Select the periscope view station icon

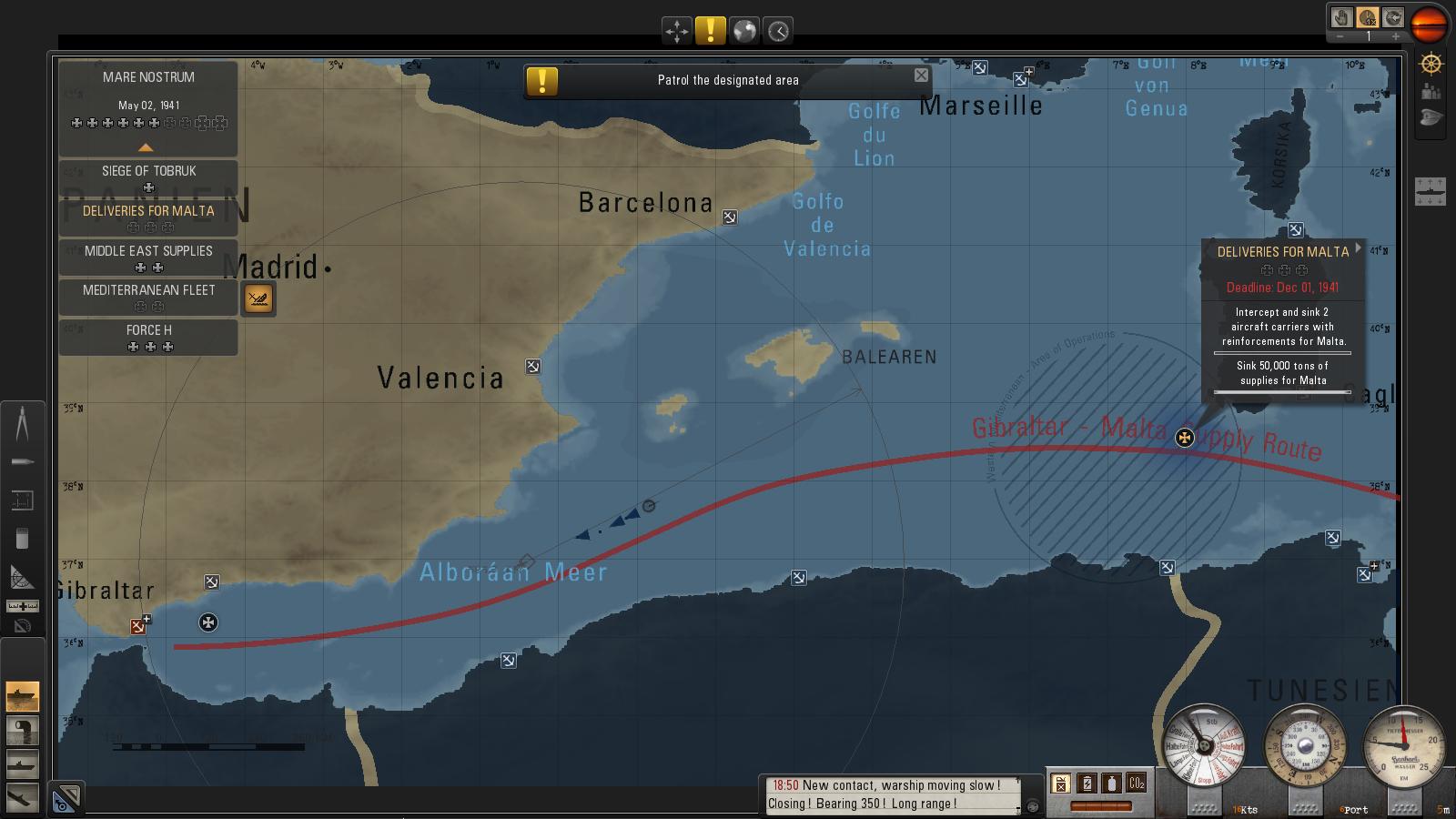click(x=23, y=731)
